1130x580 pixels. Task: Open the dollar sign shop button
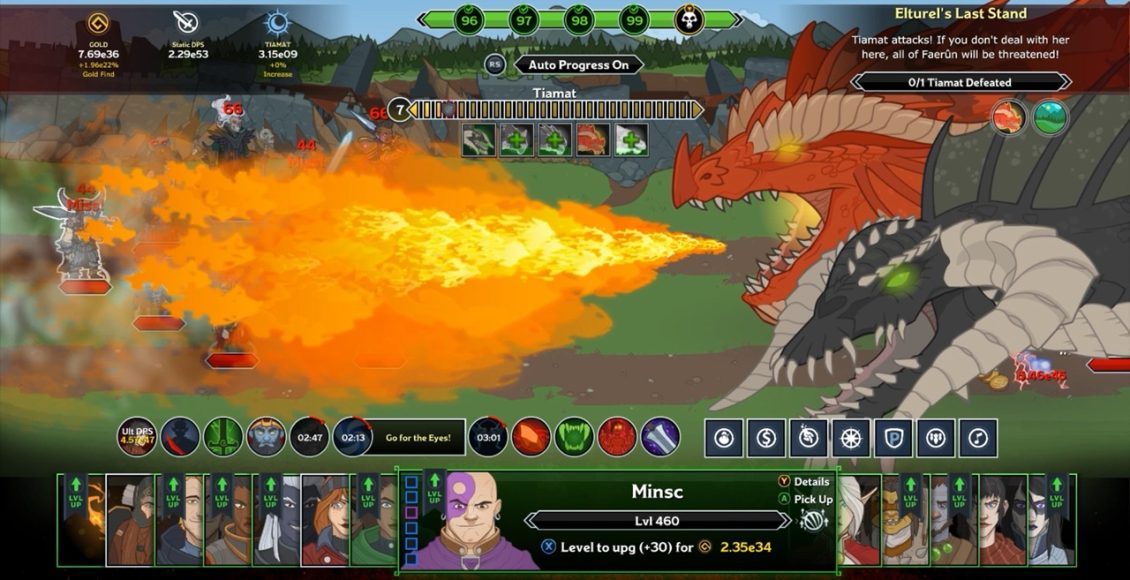point(766,437)
